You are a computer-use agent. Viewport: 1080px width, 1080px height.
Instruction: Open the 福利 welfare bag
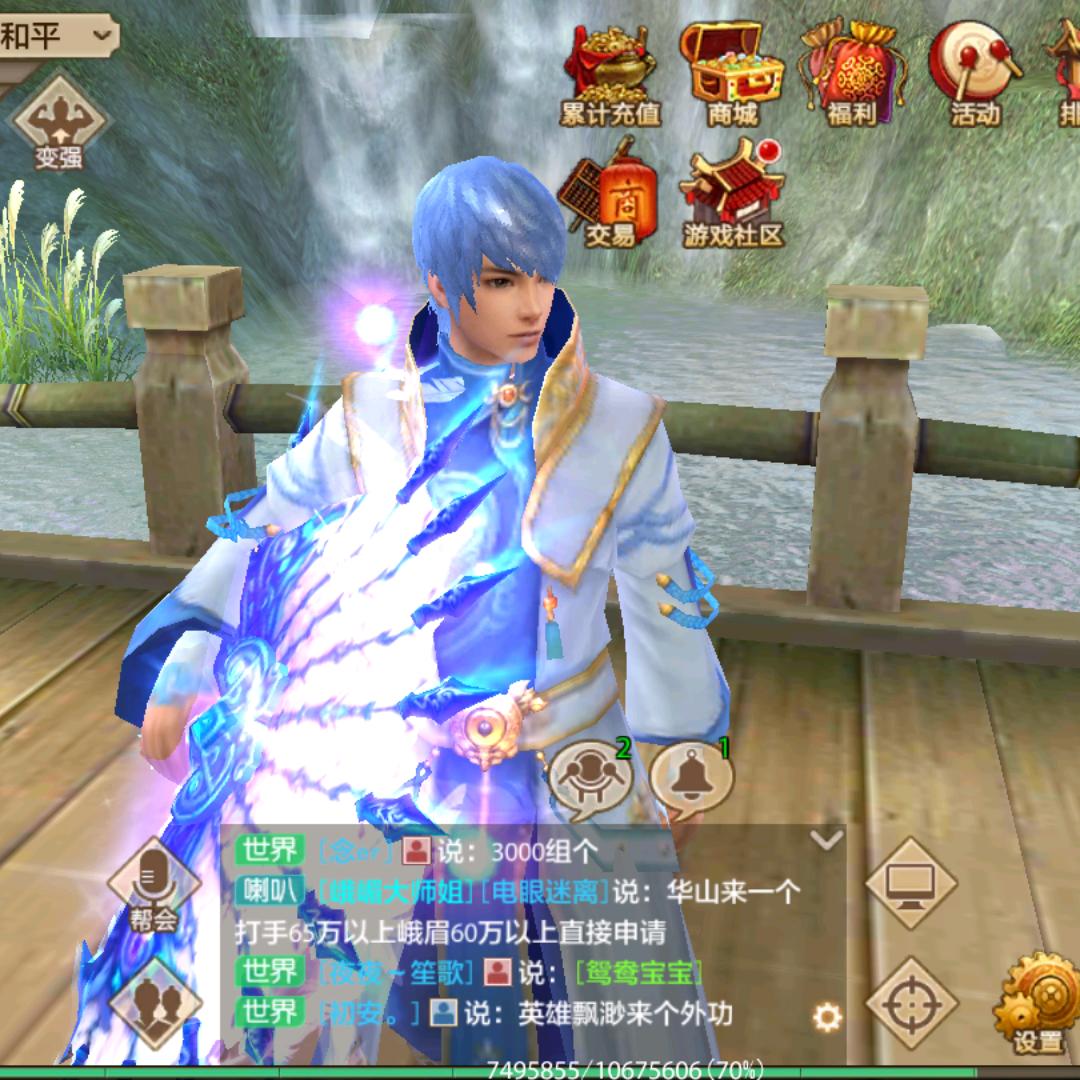click(852, 74)
